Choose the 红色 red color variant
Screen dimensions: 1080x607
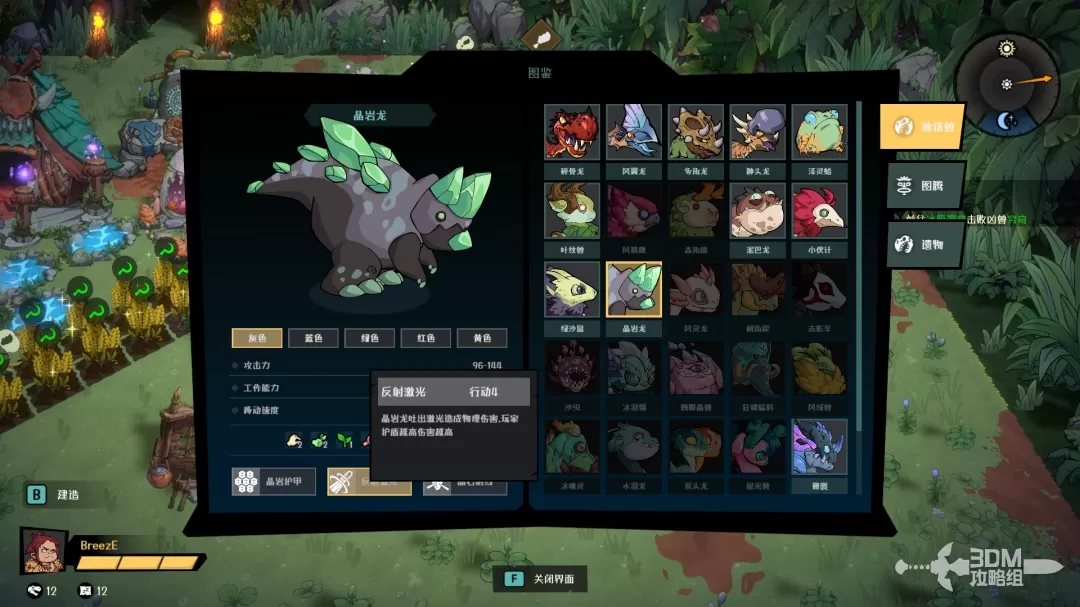425,338
